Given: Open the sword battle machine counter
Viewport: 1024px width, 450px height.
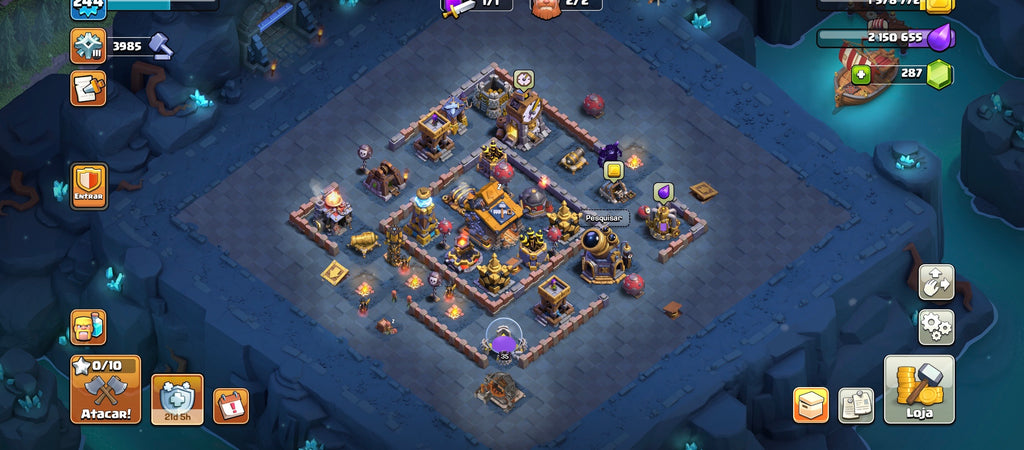Looking at the screenshot, I should [459, 6].
